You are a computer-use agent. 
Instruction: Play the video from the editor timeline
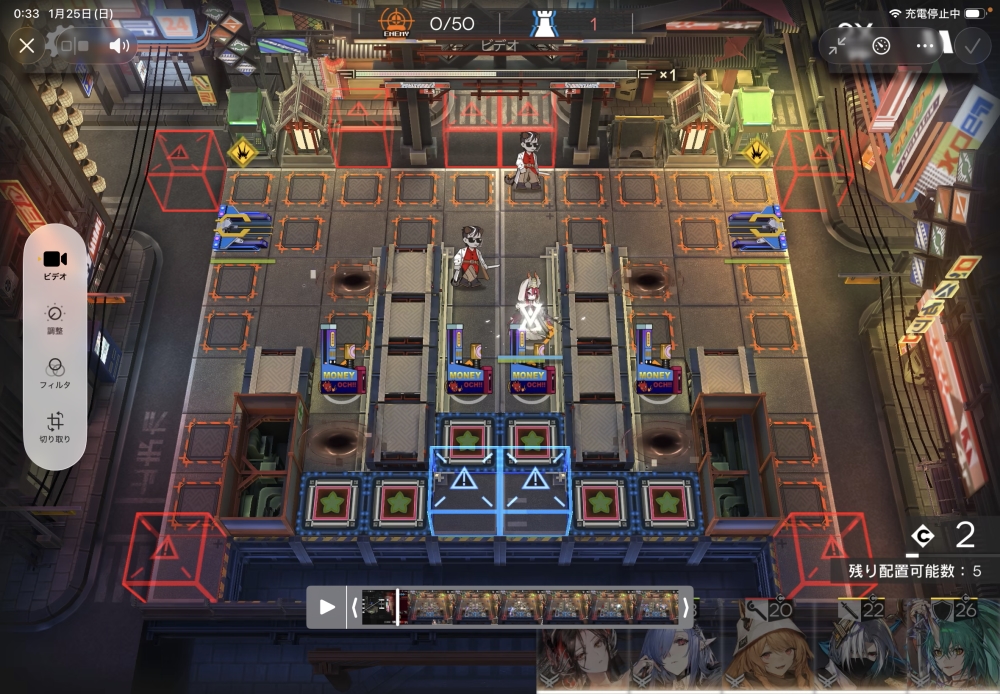pos(327,606)
